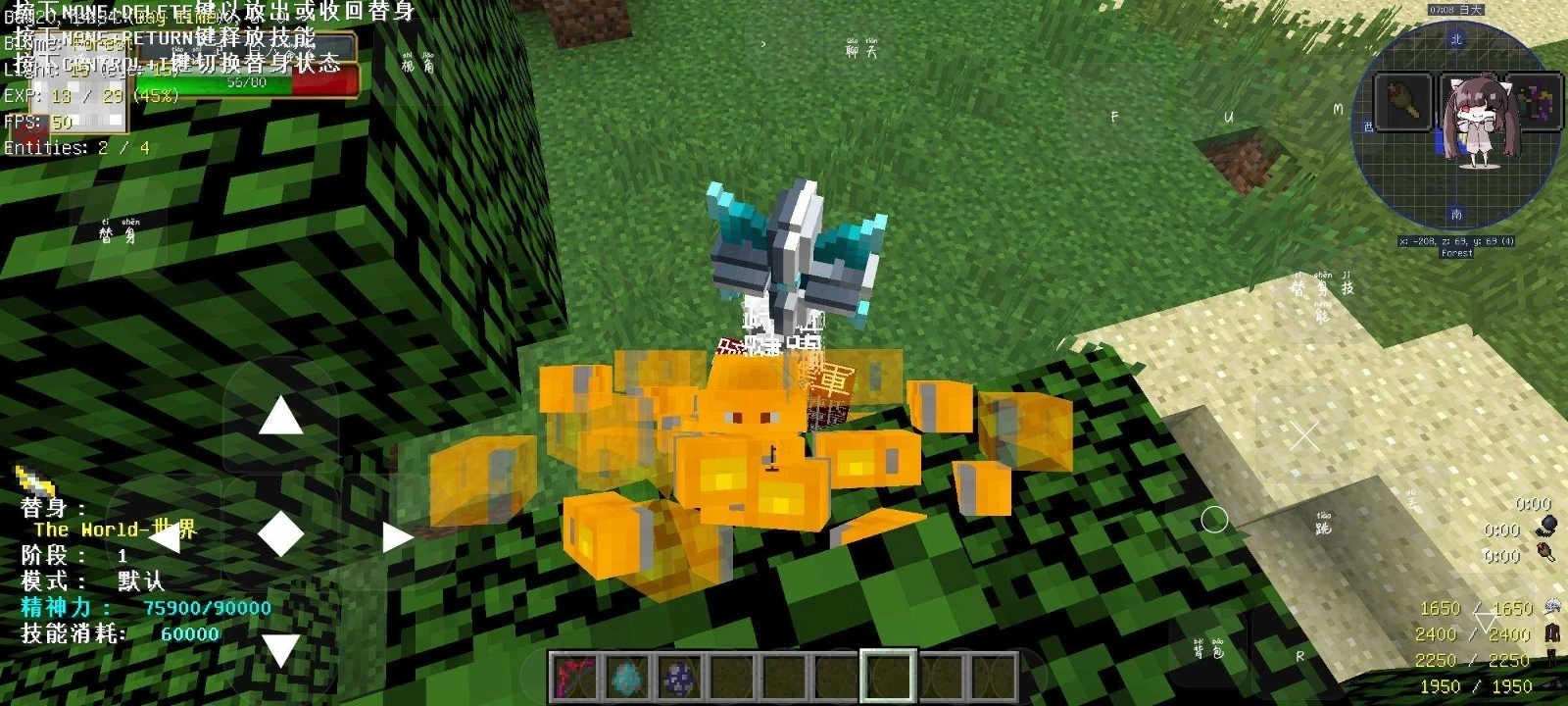Tap the player avatar on the minimap
This screenshot has width=1568, height=706.
[1482, 118]
